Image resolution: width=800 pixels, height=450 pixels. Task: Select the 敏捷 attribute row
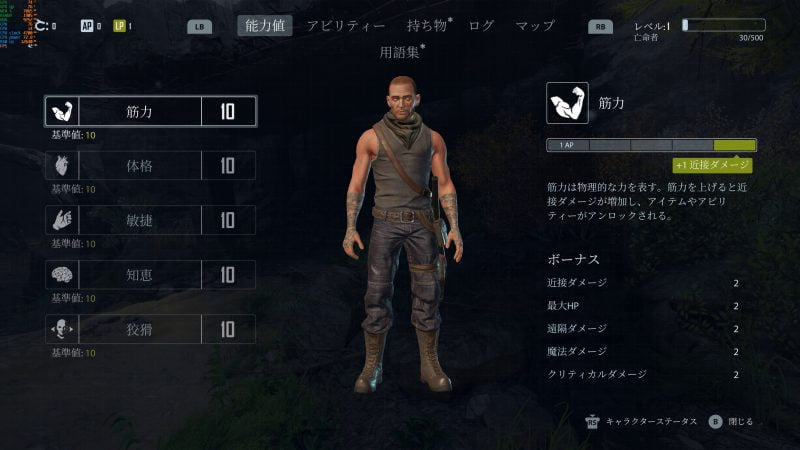(151, 220)
